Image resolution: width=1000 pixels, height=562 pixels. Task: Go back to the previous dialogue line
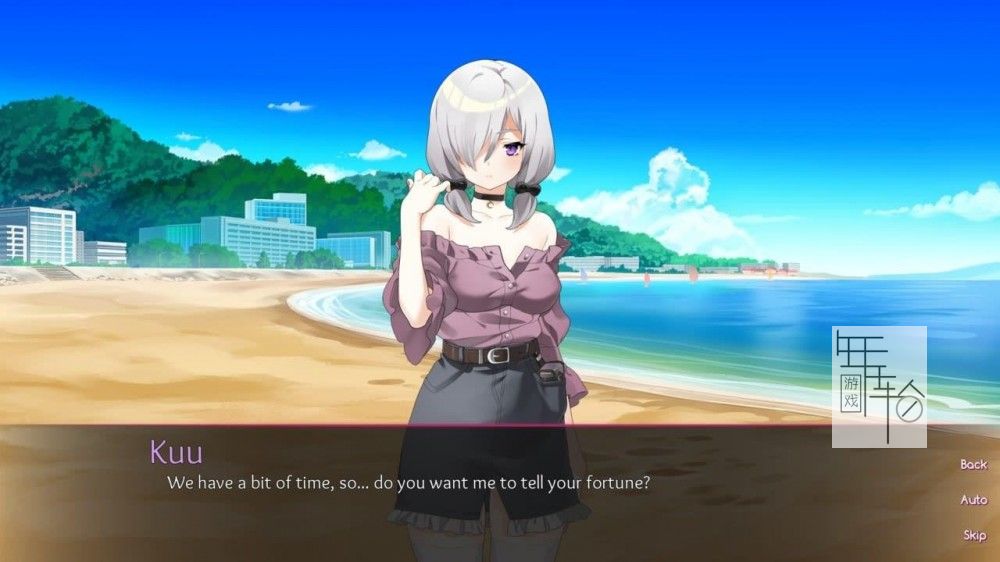pos(973,464)
